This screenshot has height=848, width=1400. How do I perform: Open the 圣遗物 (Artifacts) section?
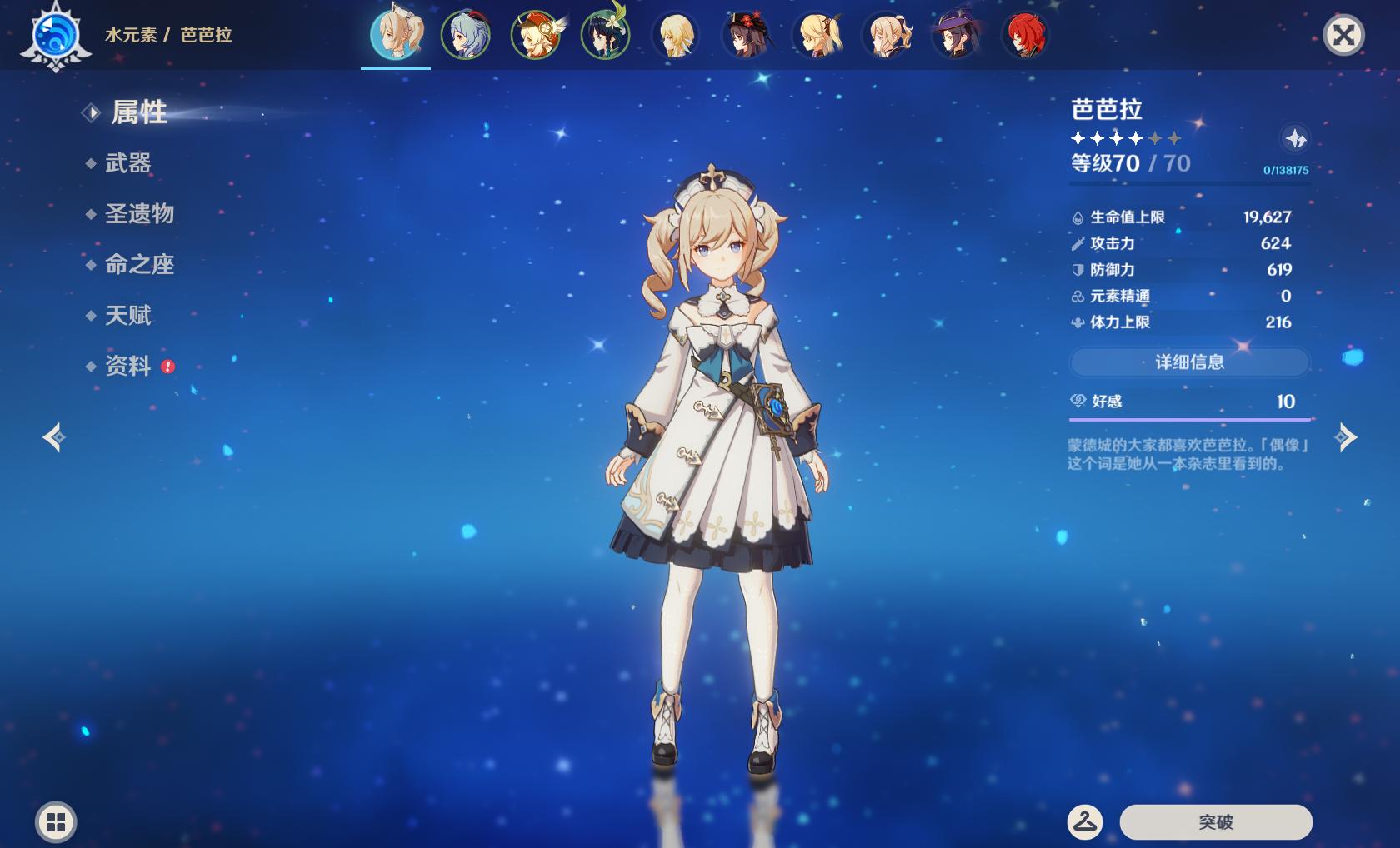tap(138, 214)
